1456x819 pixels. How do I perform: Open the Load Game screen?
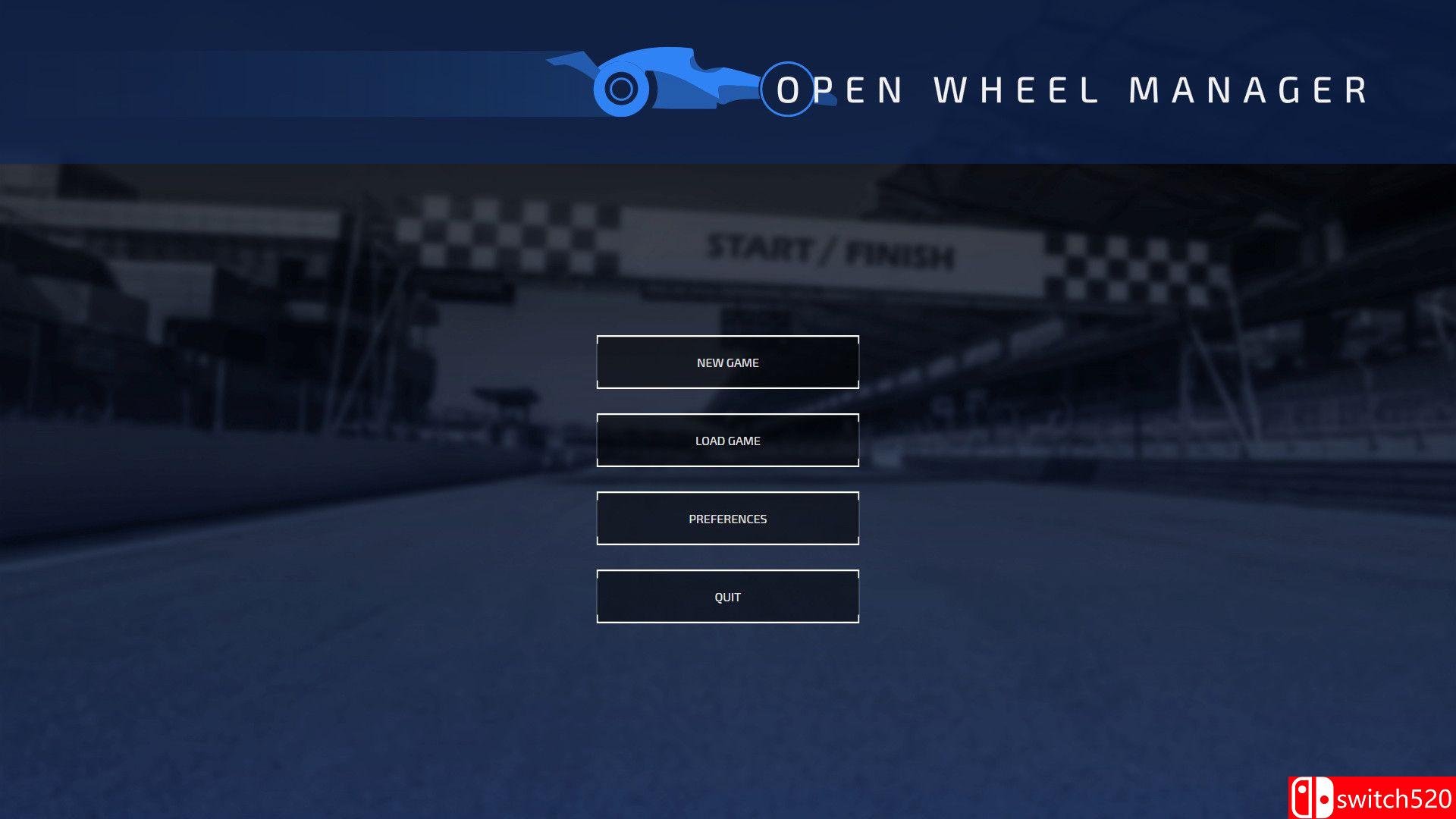pyautogui.click(x=727, y=440)
